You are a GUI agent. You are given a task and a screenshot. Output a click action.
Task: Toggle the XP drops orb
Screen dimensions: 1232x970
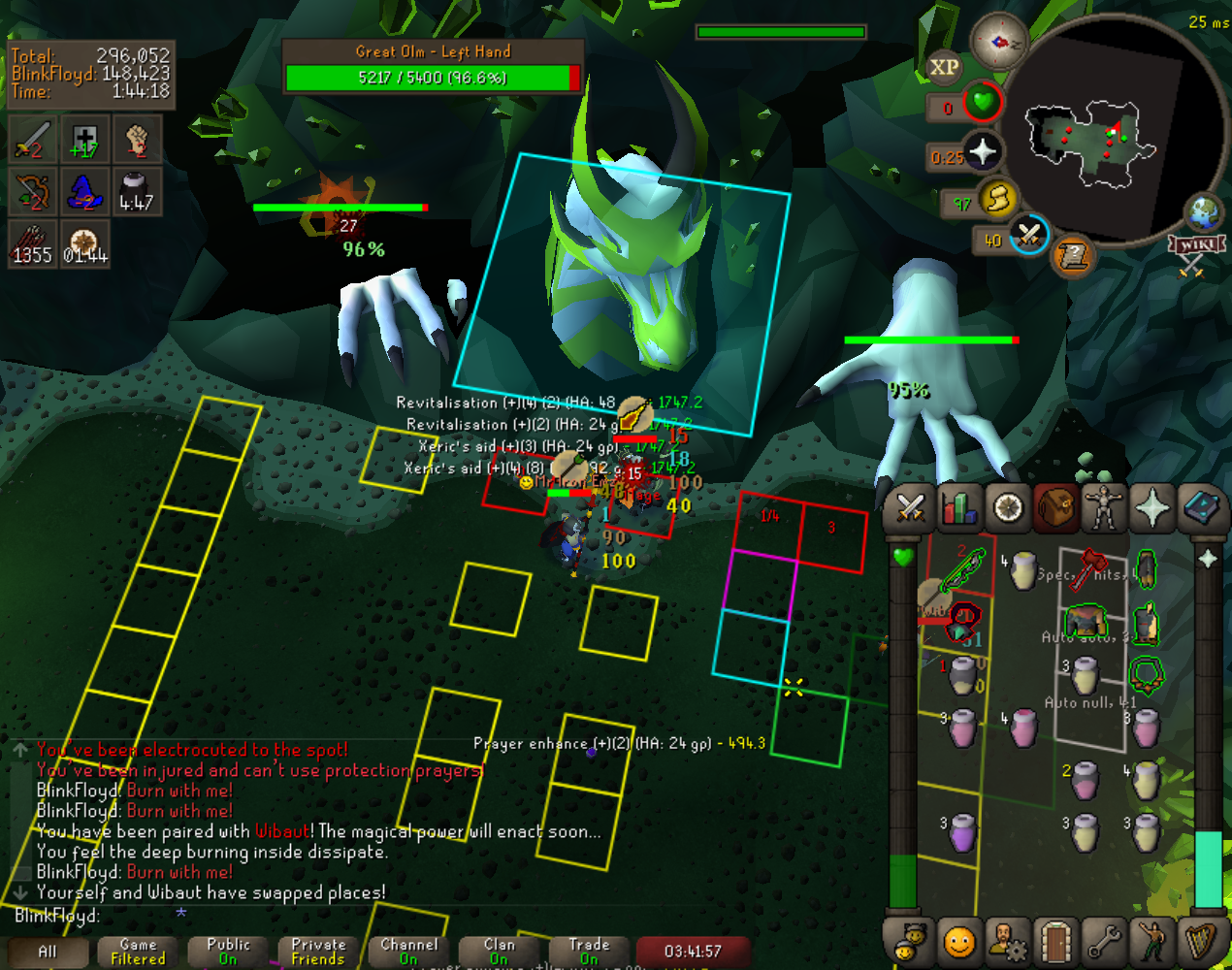tap(944, 67)
